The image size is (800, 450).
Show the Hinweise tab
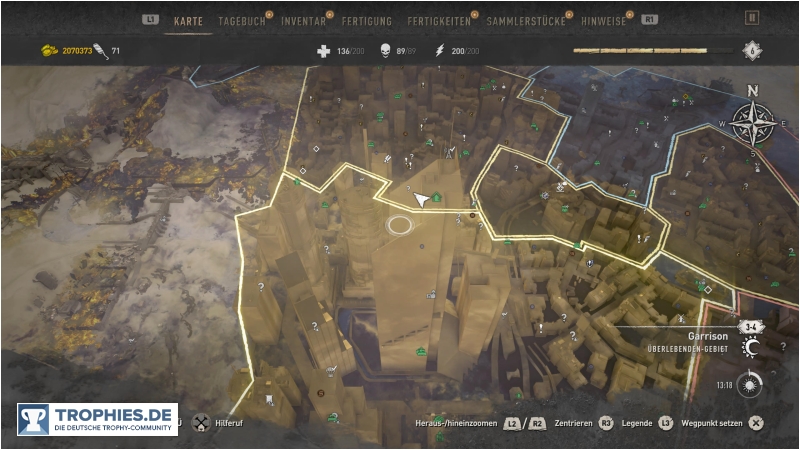(x=602, y=19)
